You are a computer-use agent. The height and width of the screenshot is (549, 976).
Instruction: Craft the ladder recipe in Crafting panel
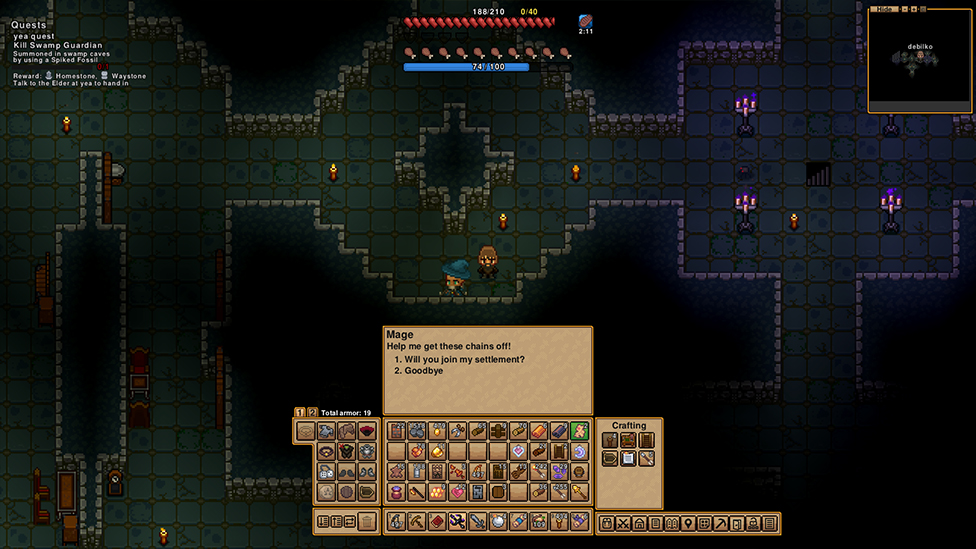646,440
